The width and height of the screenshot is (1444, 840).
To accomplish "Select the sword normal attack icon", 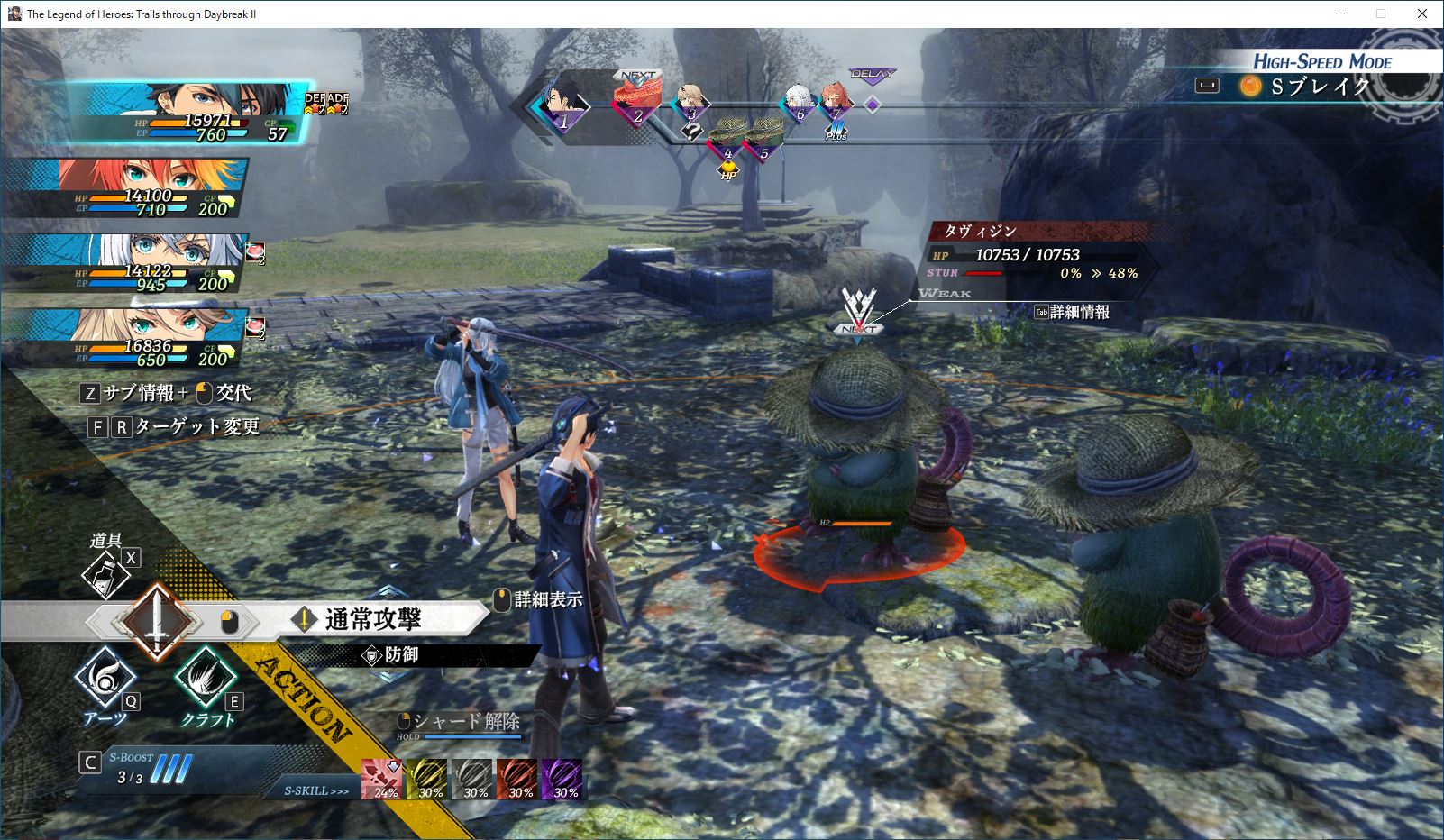I will coord(158,621).
